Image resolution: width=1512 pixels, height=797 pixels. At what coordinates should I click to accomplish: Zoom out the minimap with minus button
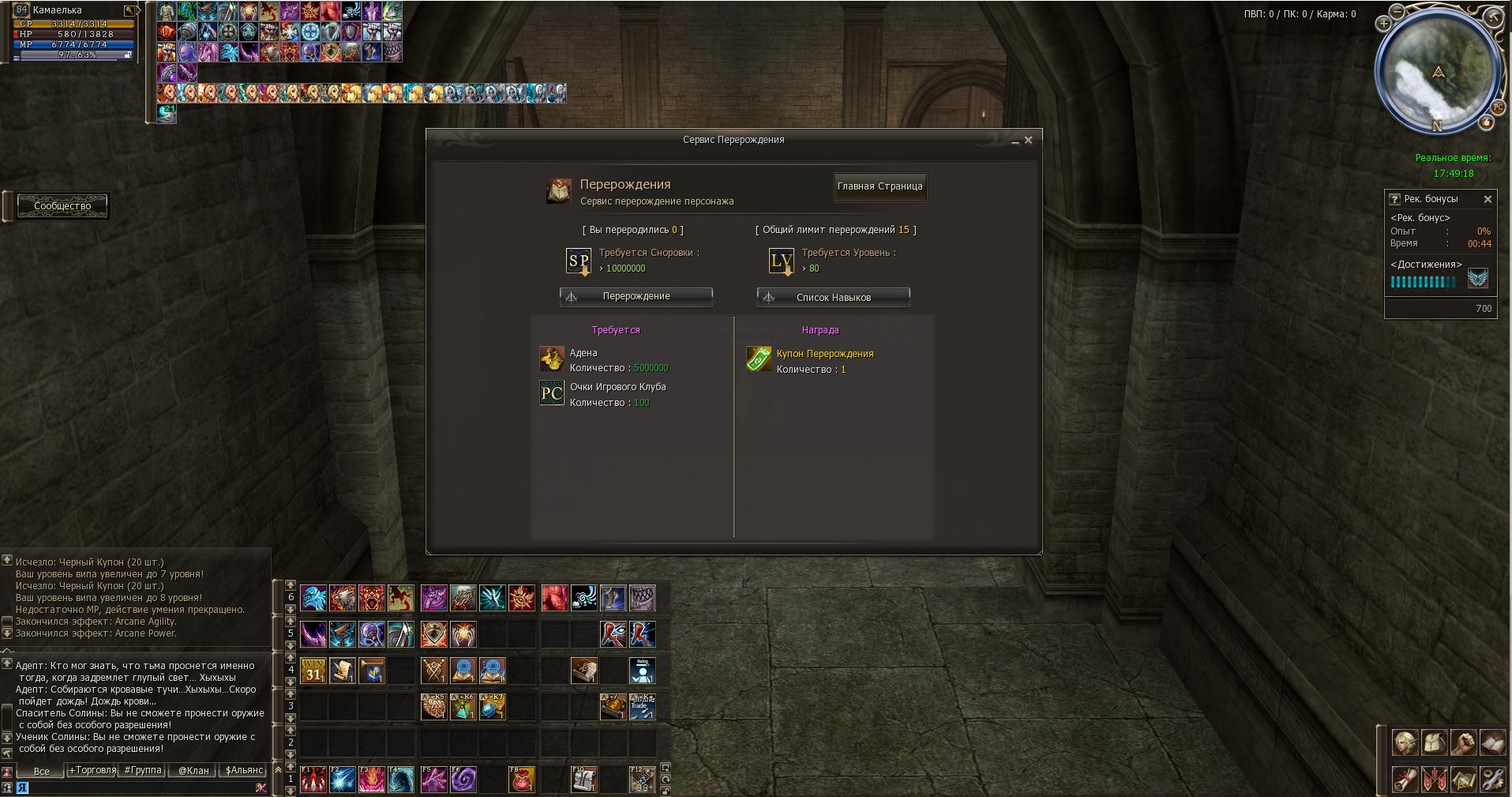click(1397, 12)
